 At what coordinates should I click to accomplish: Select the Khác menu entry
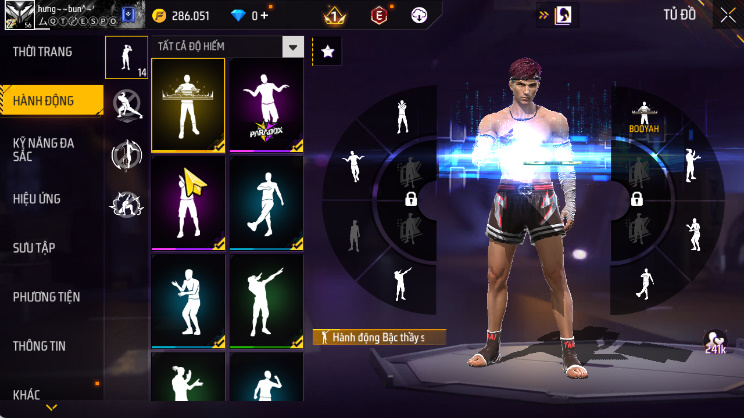coord(27,394)
